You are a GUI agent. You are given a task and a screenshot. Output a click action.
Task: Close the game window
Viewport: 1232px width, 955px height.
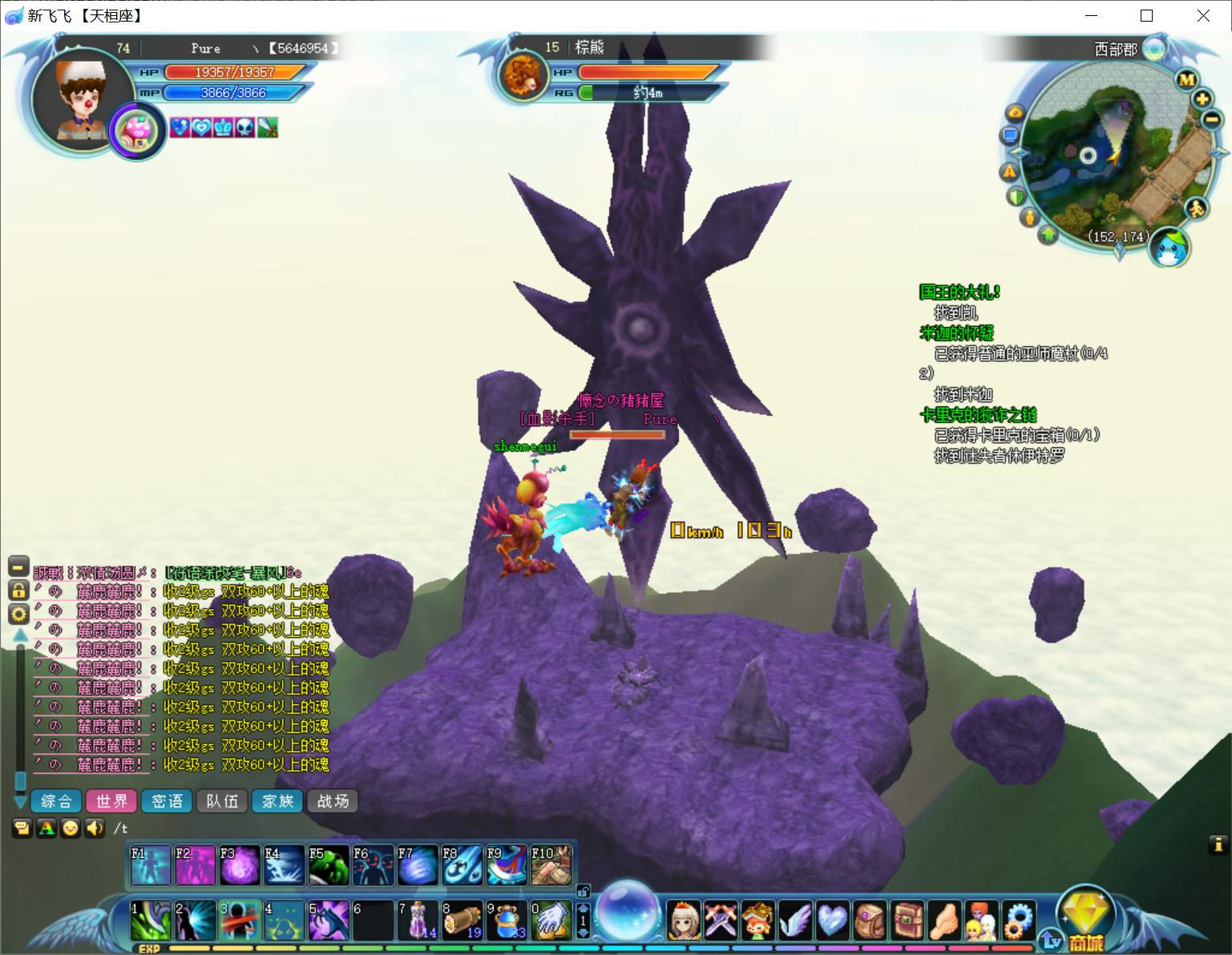1203,16
